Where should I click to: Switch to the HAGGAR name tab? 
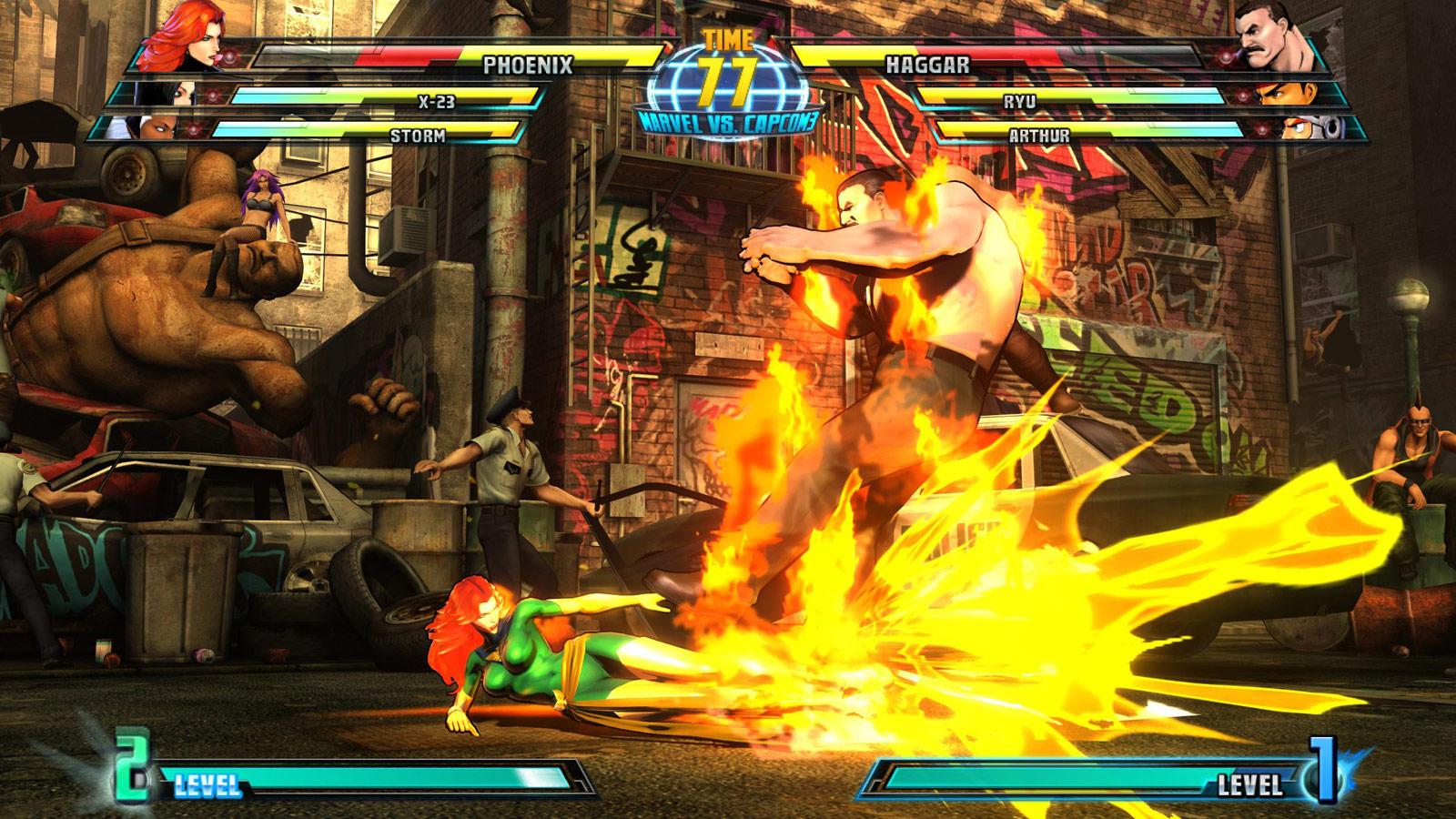(x=928, y=65)
